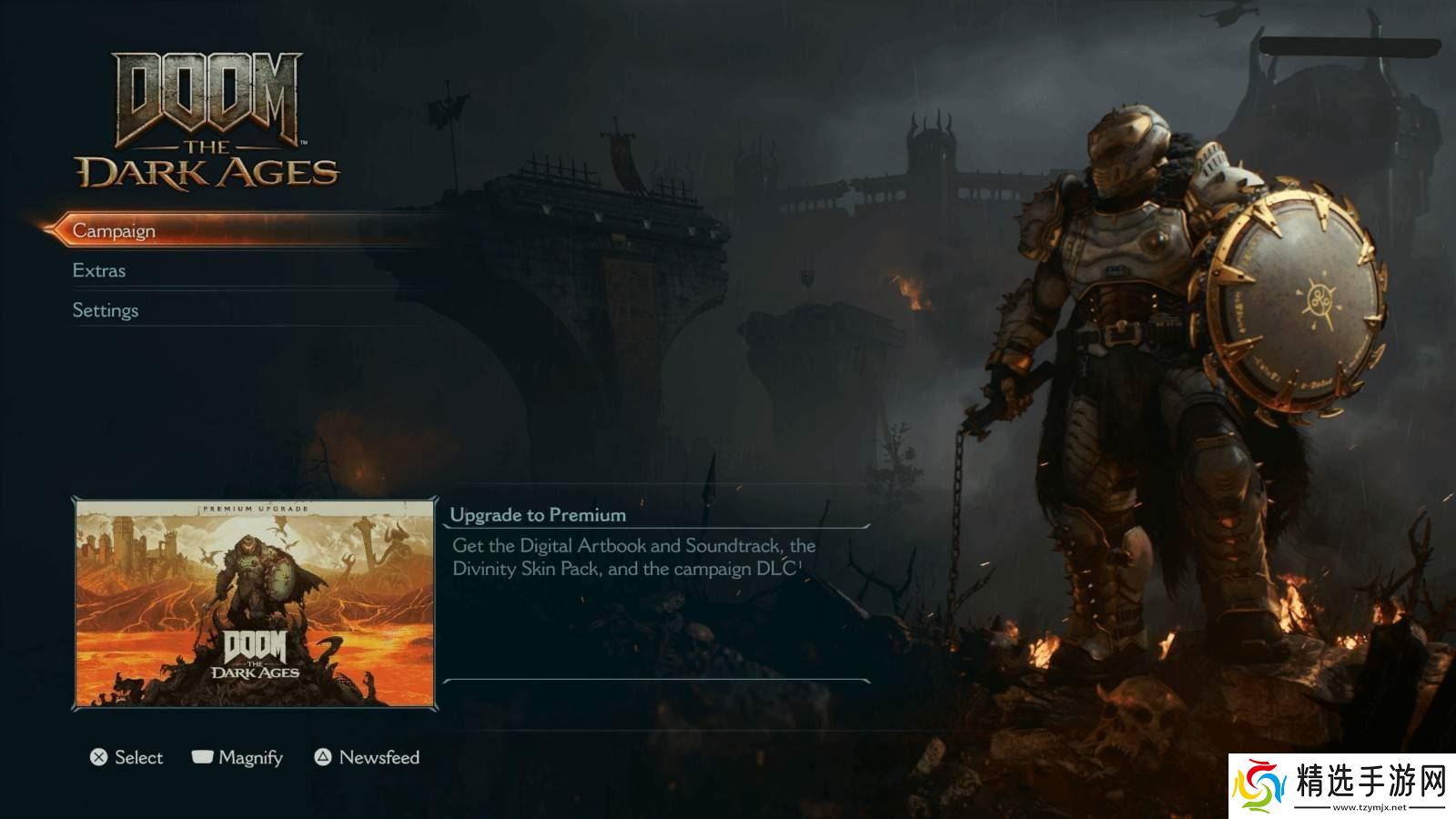Click the Premium Upgrade artwork thumbnail
Image resolution: width=1456 pixels, height=819 pixels.
[255, 604]
